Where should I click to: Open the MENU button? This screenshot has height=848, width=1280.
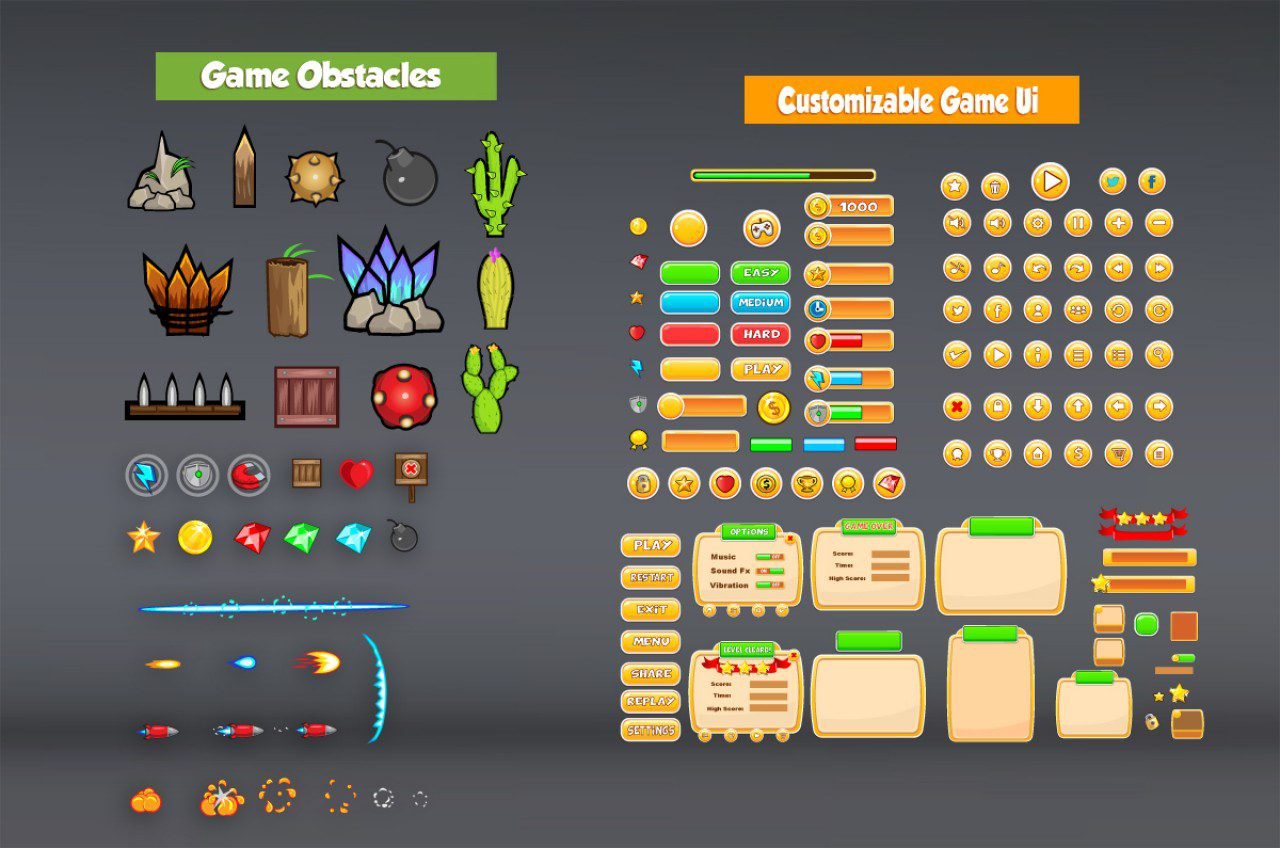(650, 642)
